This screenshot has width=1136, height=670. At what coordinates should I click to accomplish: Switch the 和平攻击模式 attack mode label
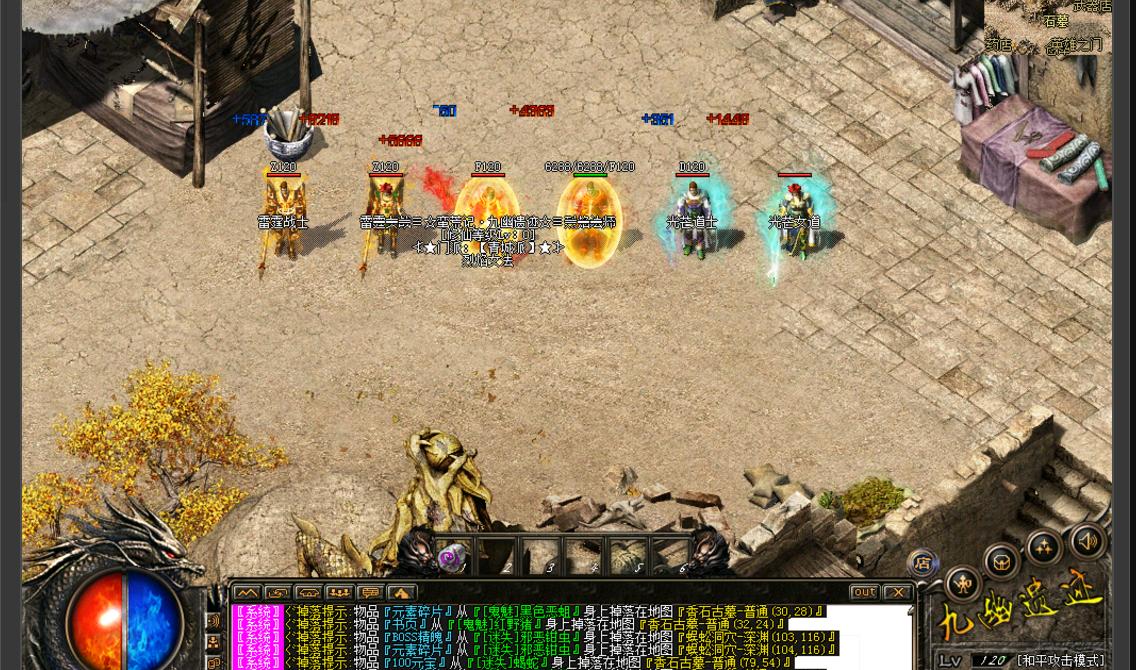1061,661
